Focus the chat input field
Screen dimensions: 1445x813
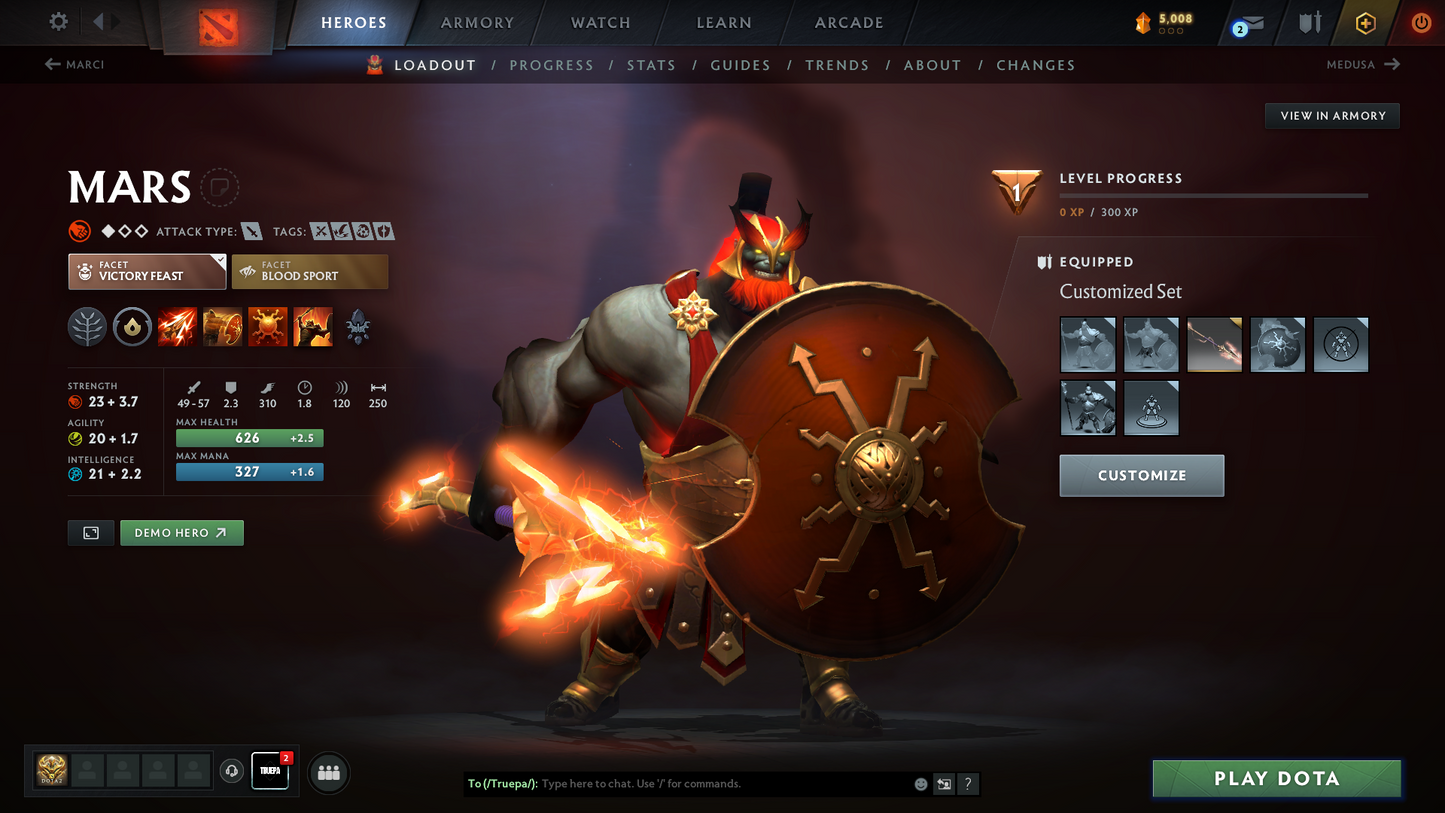pyautogui.click(x=720, y=784)
